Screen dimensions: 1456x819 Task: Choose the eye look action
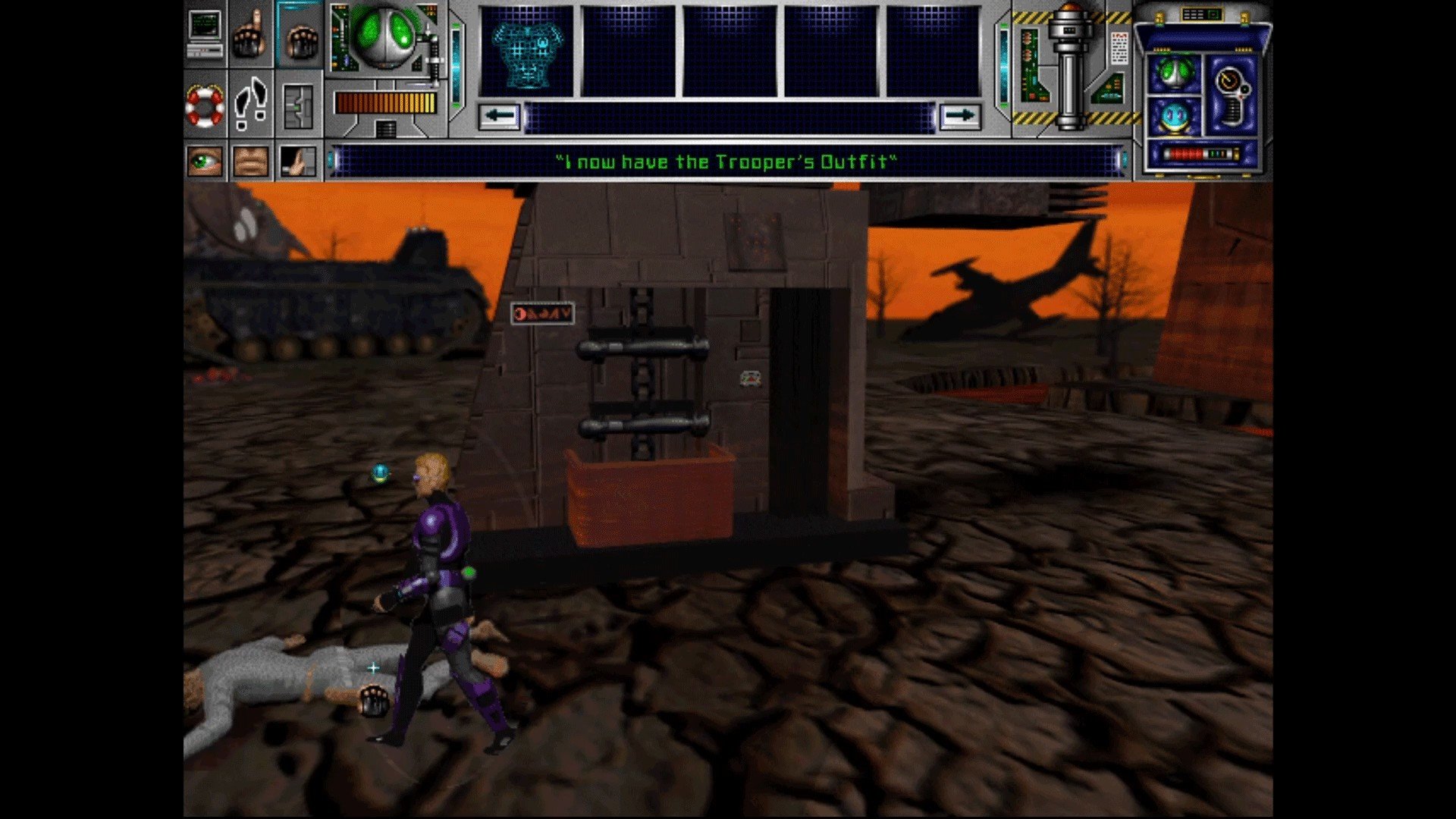click(205, 161)
